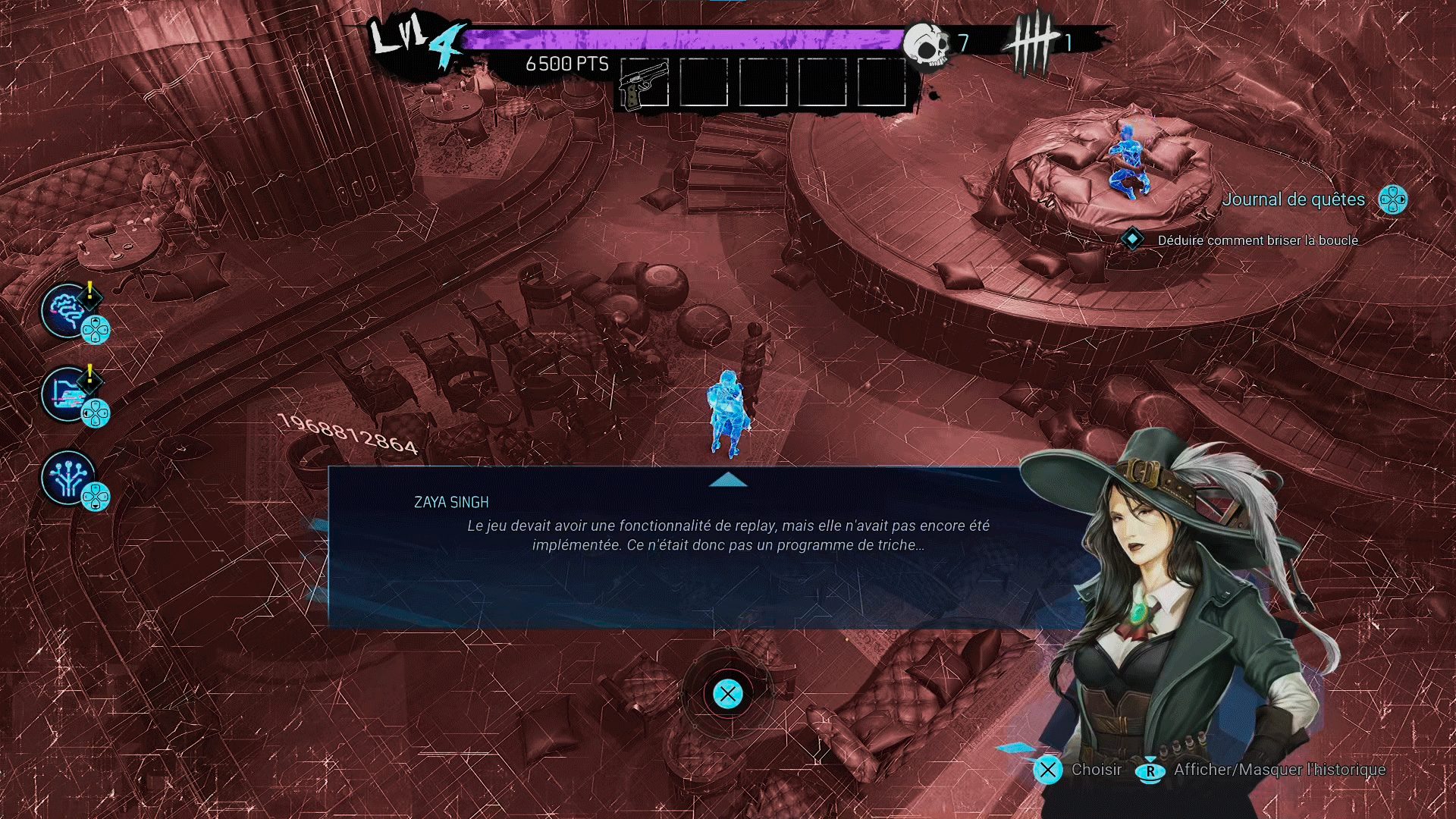Viewport: 1456px width, 819px height.
Task: Open the brain deductions icon
Action: point(68,310)
